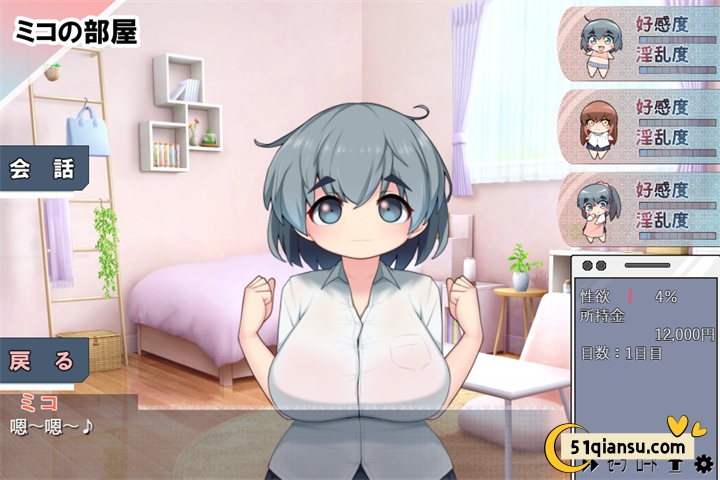Viewport: 720px width, 480px height.
Task: Open the 会話 conversation menu
Action: 43,168
